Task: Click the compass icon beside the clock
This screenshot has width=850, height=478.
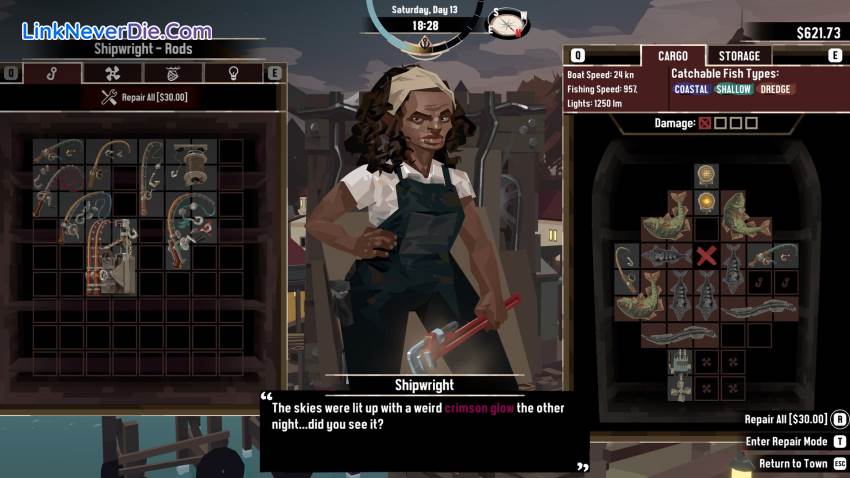Action: click(x=507, y=21)
